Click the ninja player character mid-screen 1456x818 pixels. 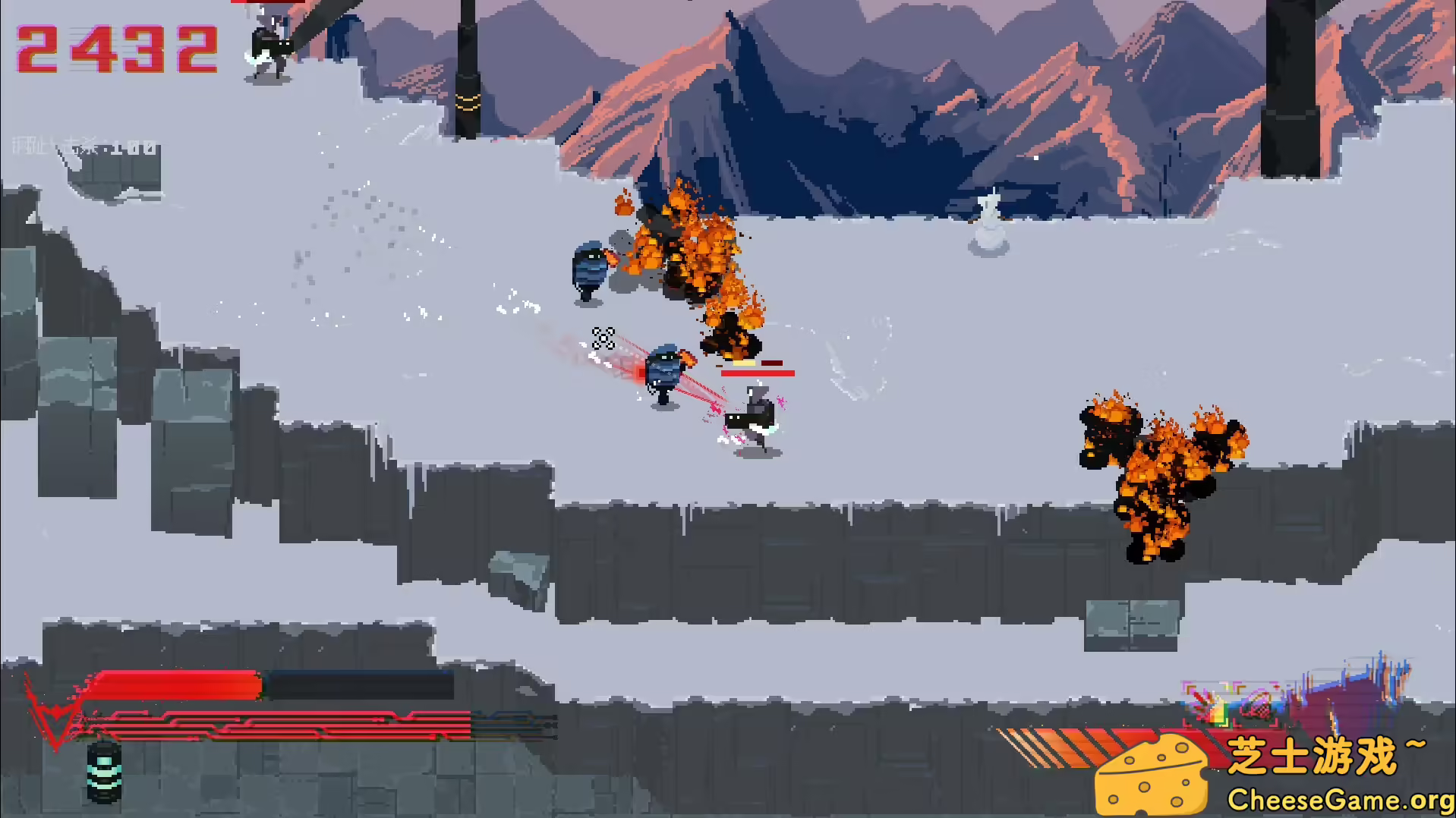pyautogui.click(x=752, y=414)
